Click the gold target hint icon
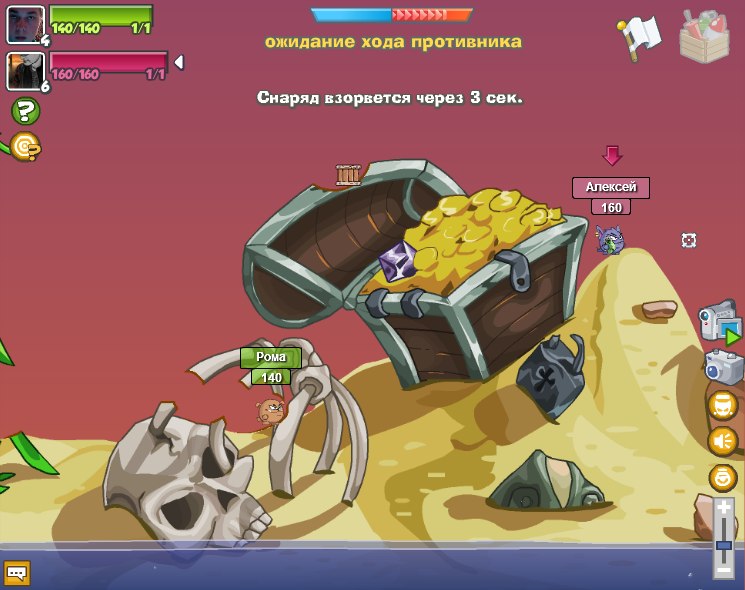 (25, 148)
